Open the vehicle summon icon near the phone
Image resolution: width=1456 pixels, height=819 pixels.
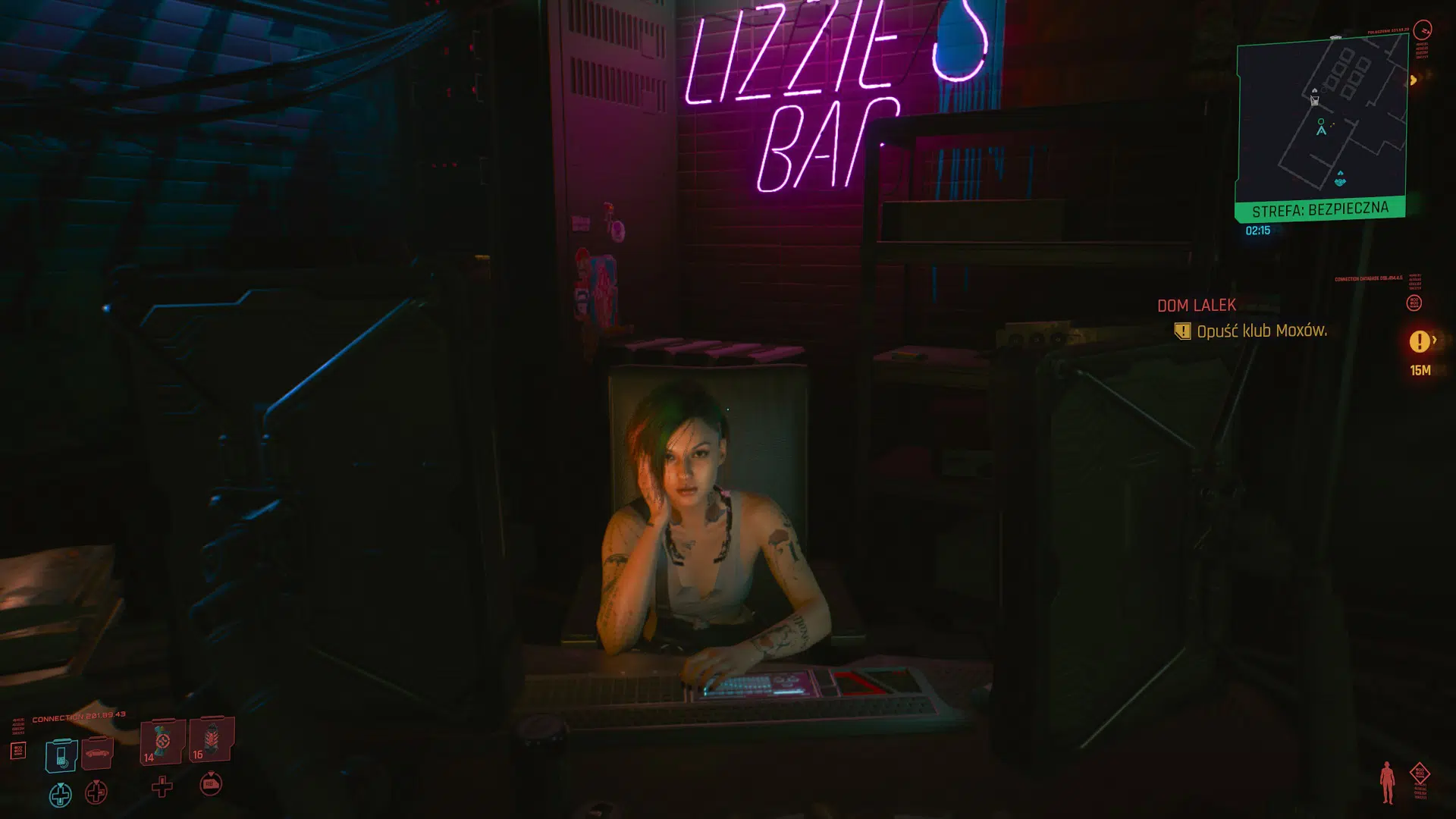click(97, 753)
